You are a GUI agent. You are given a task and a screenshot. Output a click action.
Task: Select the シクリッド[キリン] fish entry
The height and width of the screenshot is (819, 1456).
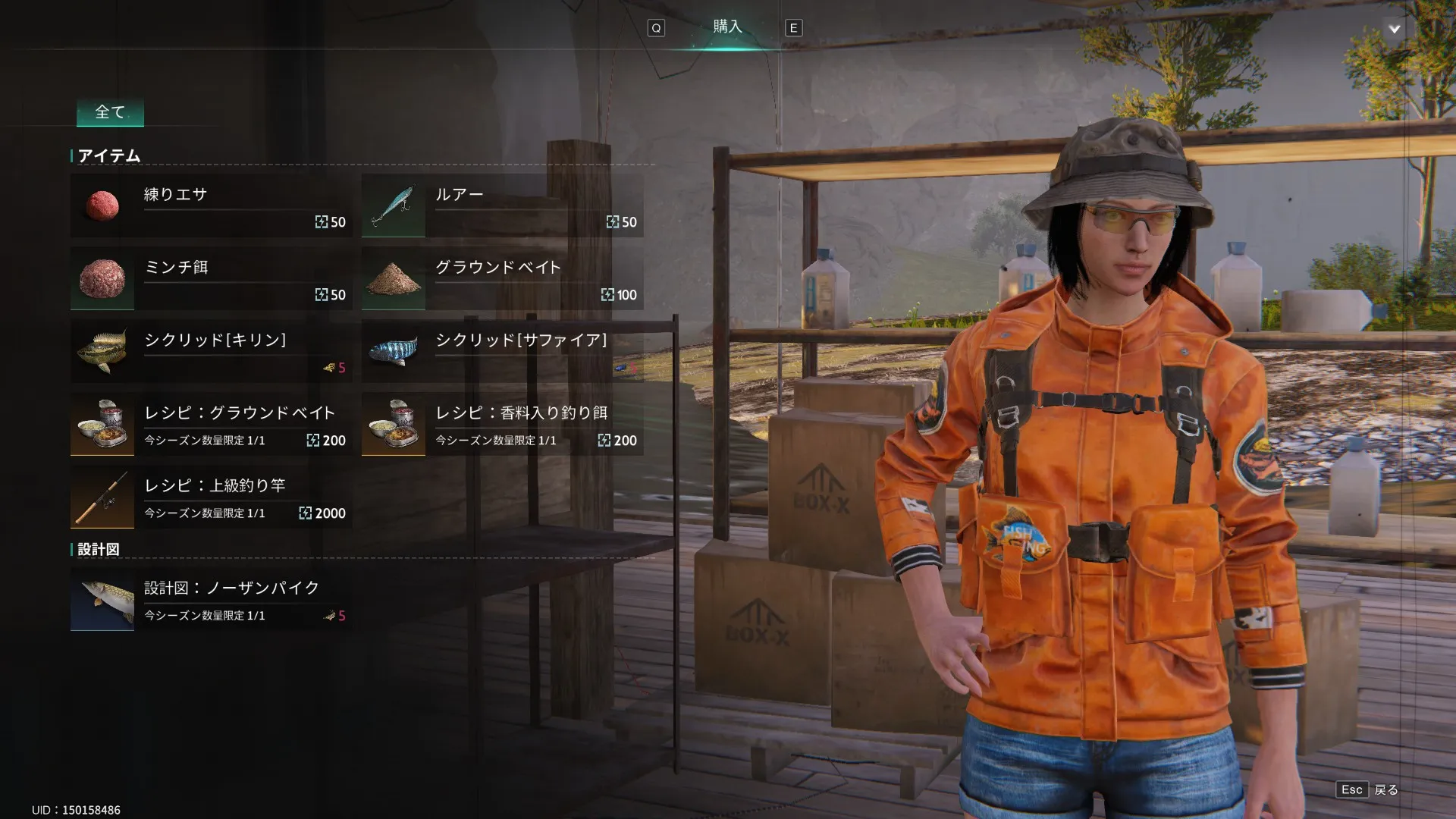(x=211, y=351)
